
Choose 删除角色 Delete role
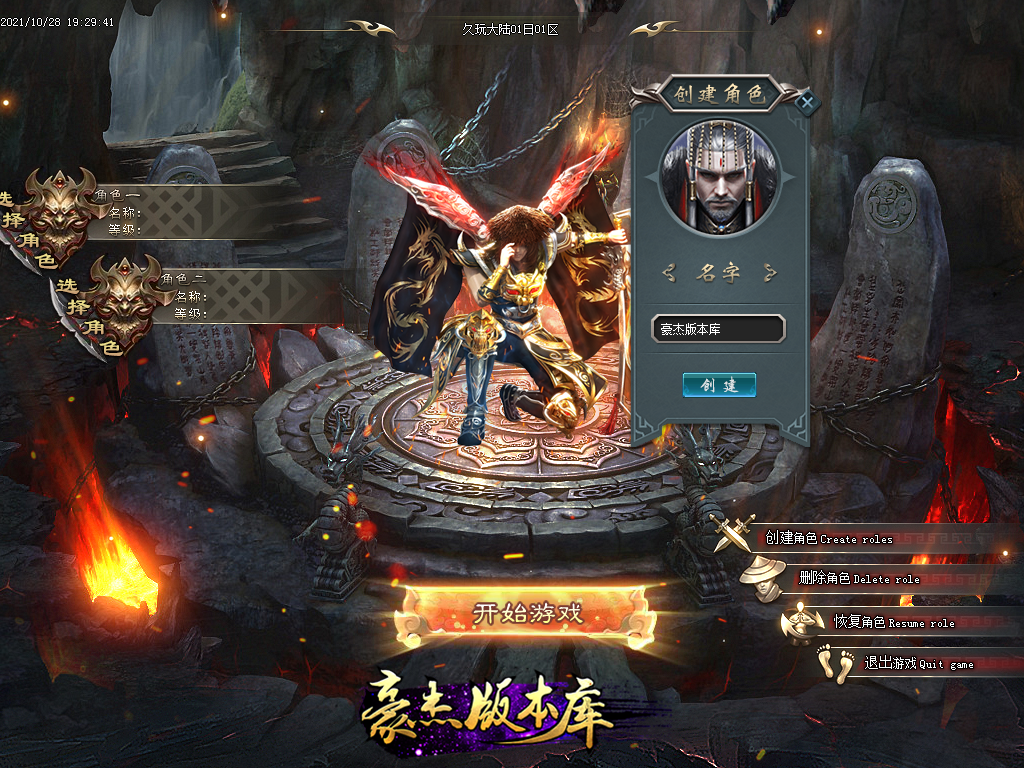point(858,578)
